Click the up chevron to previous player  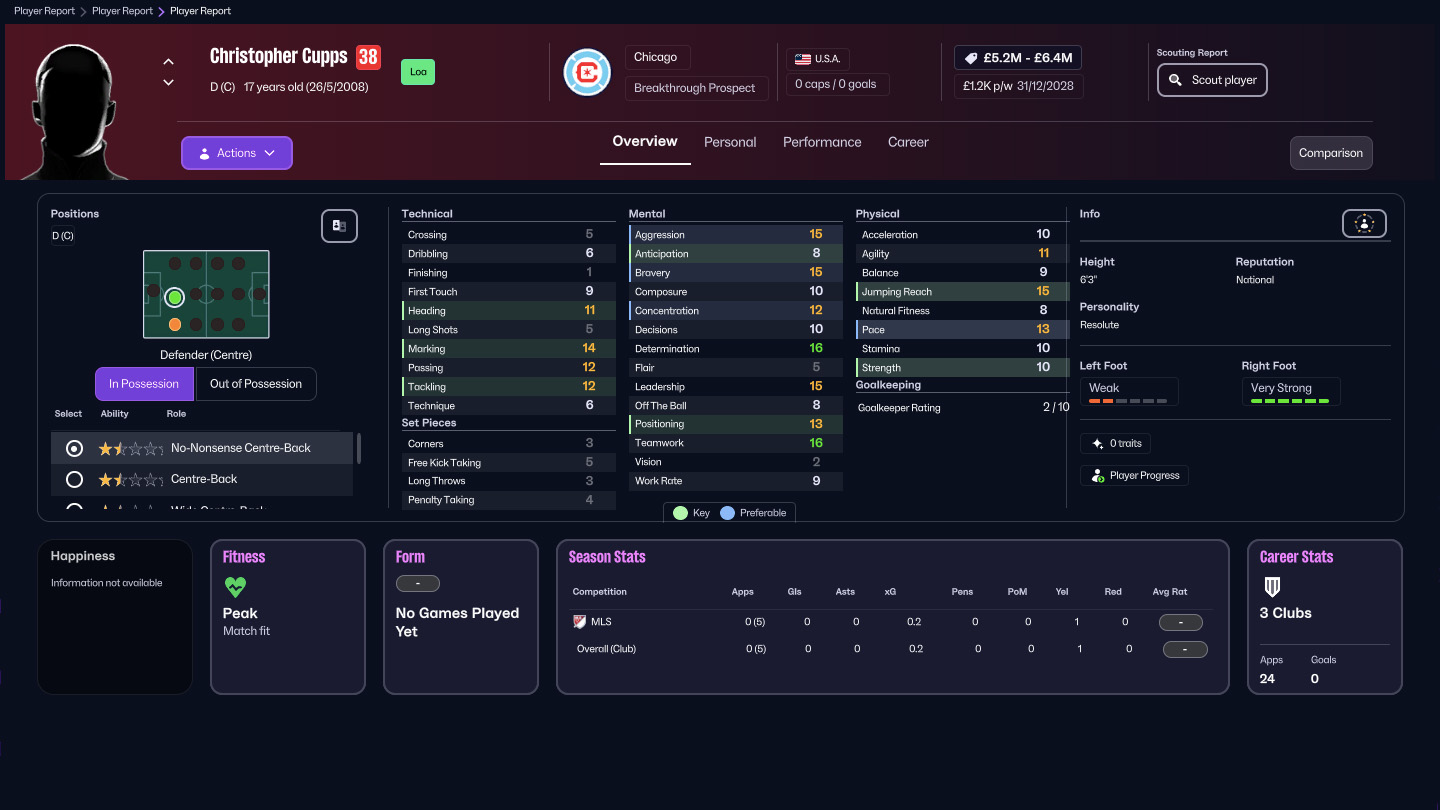[168, 60]
